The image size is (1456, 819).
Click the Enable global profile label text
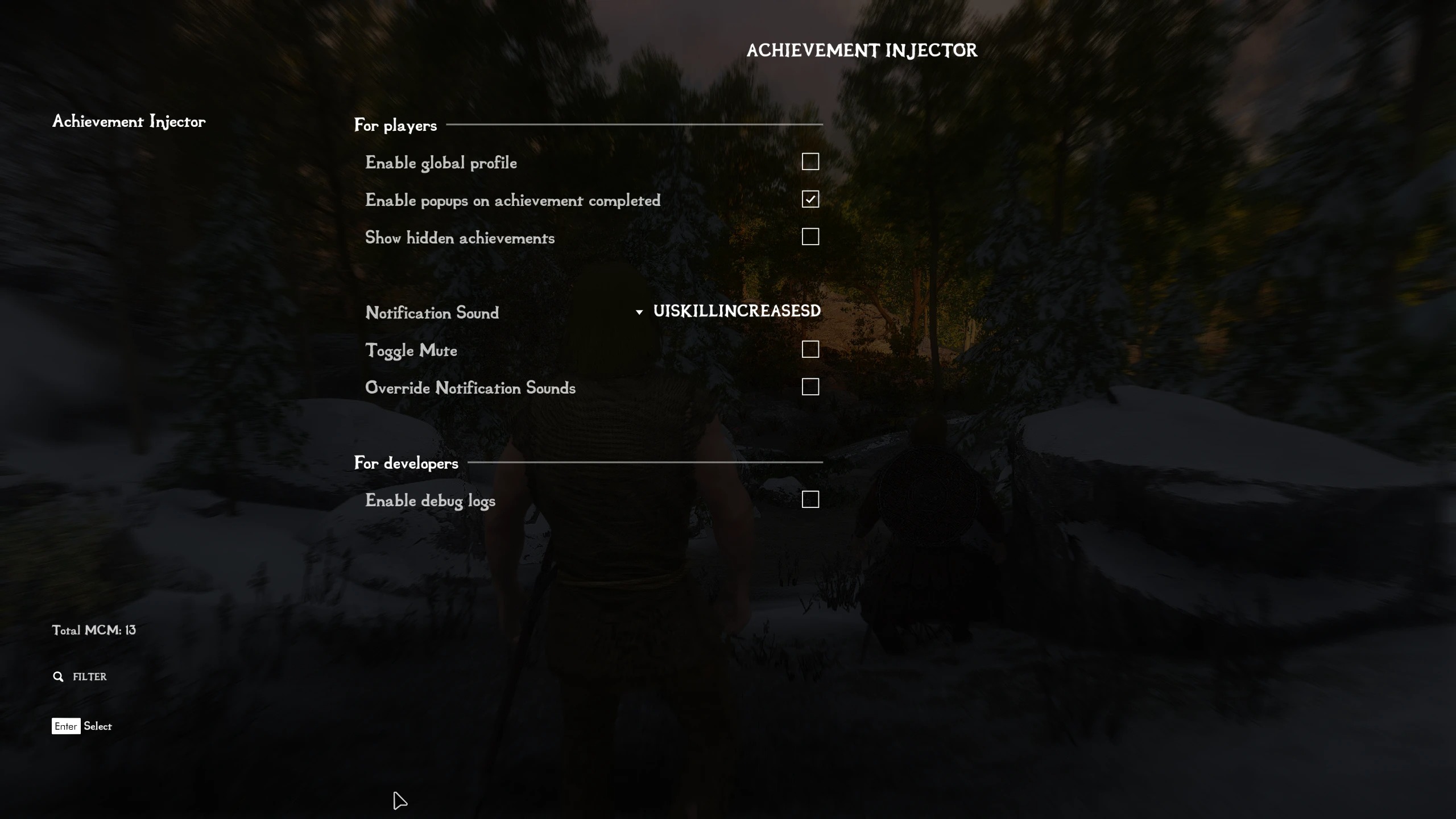pyautogui.click(x=441, y=163)
